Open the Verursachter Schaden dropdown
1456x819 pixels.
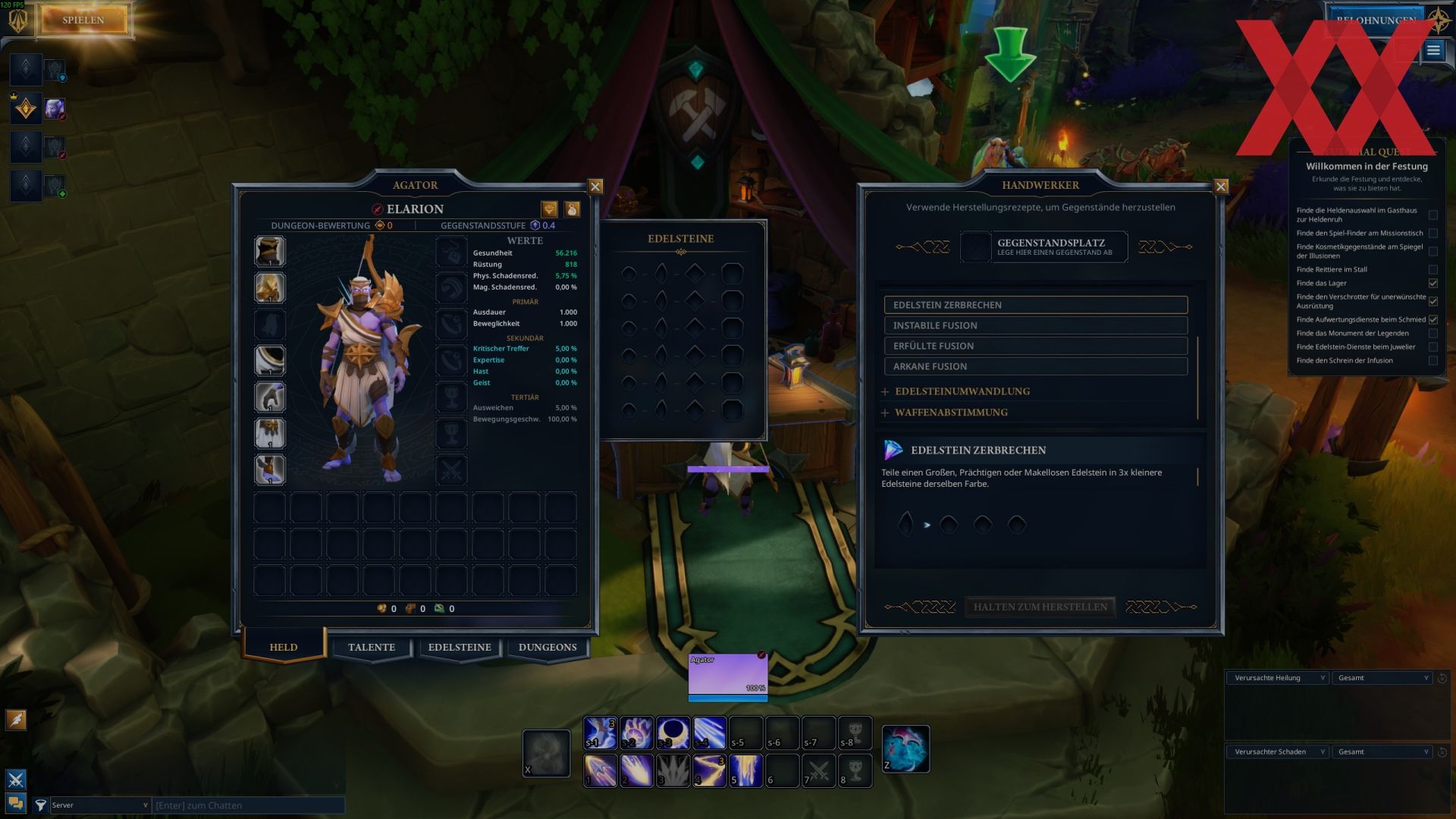(x=1278, y=752)
